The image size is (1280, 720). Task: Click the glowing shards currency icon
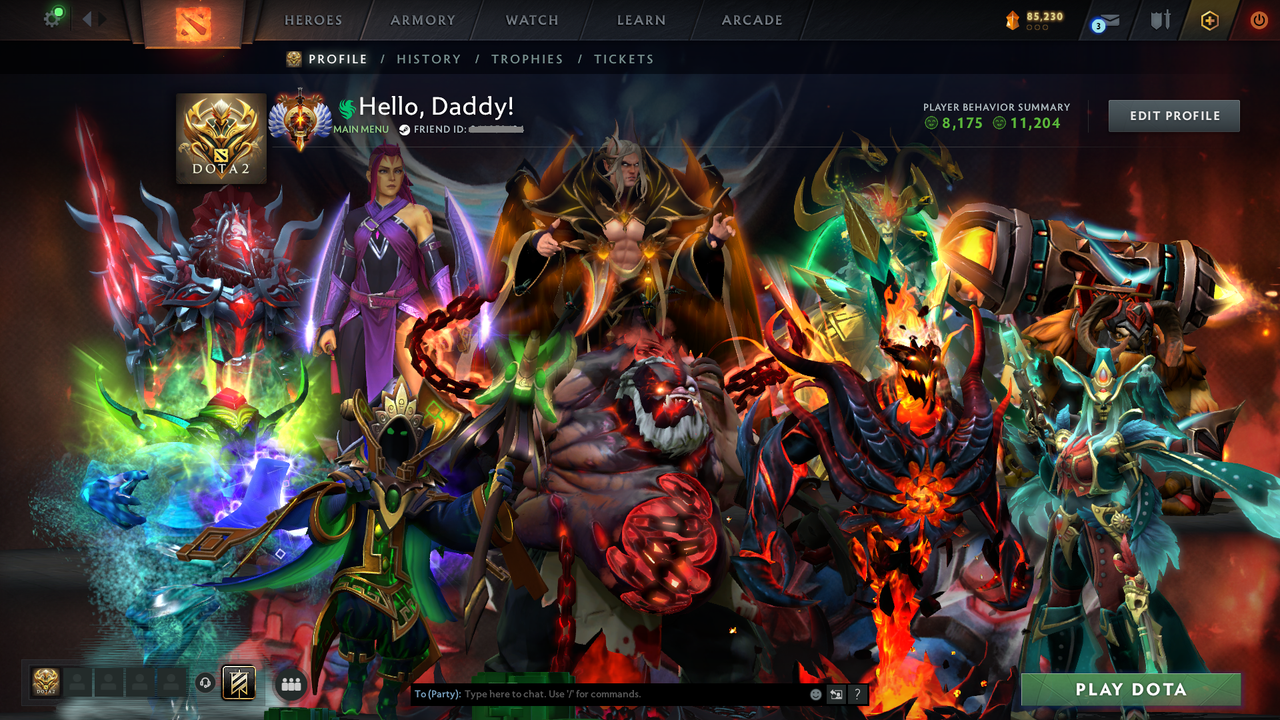point(1012,18)
